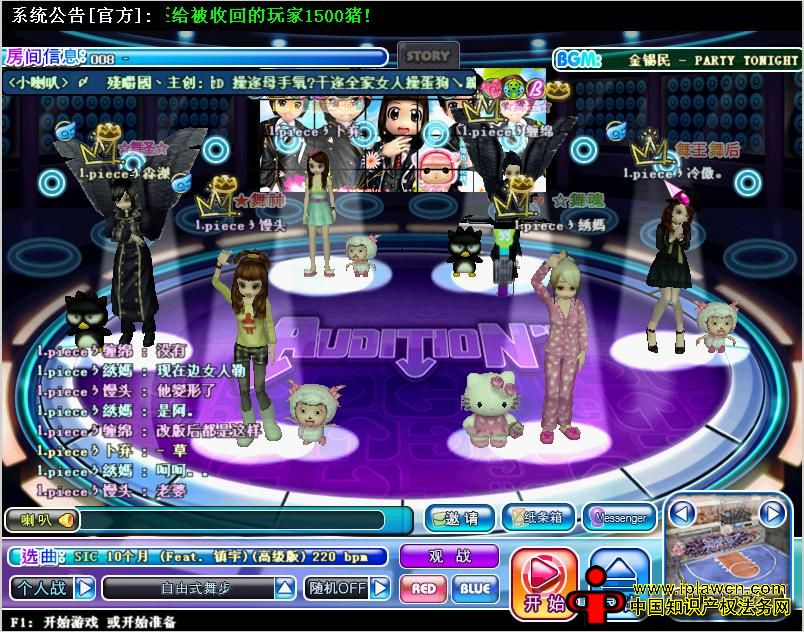804x632 pixels.
Task: Show the next stage map
Action: click(772, 514)
